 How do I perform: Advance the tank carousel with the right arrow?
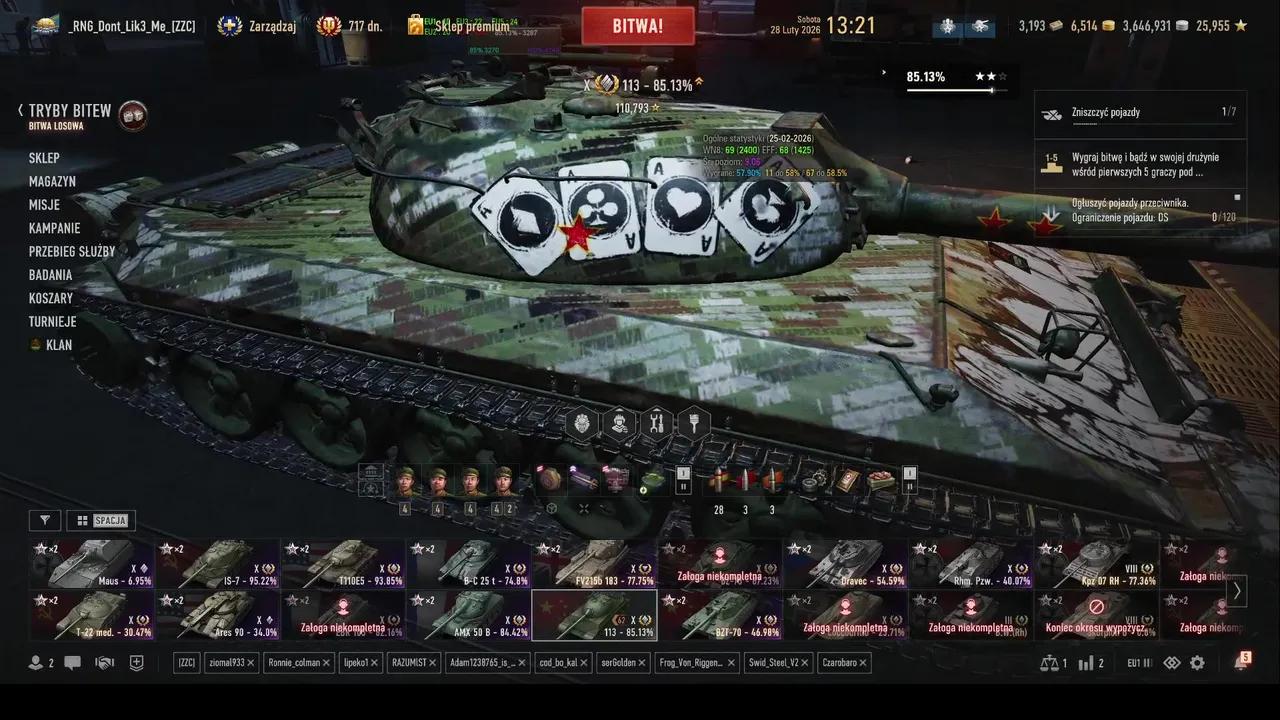(1237, 590)
